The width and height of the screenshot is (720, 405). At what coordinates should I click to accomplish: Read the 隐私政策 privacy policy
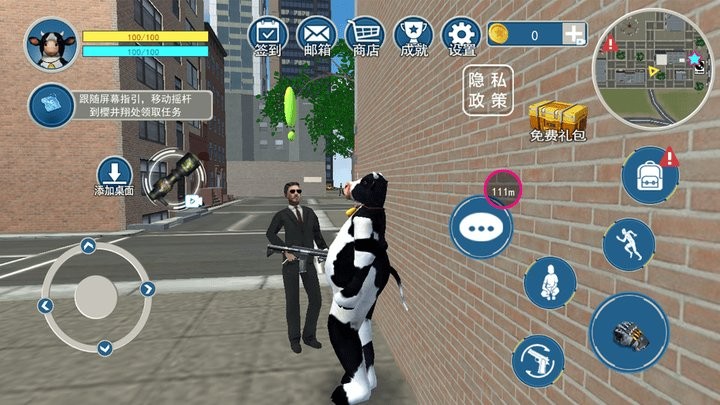pos(487,91)
